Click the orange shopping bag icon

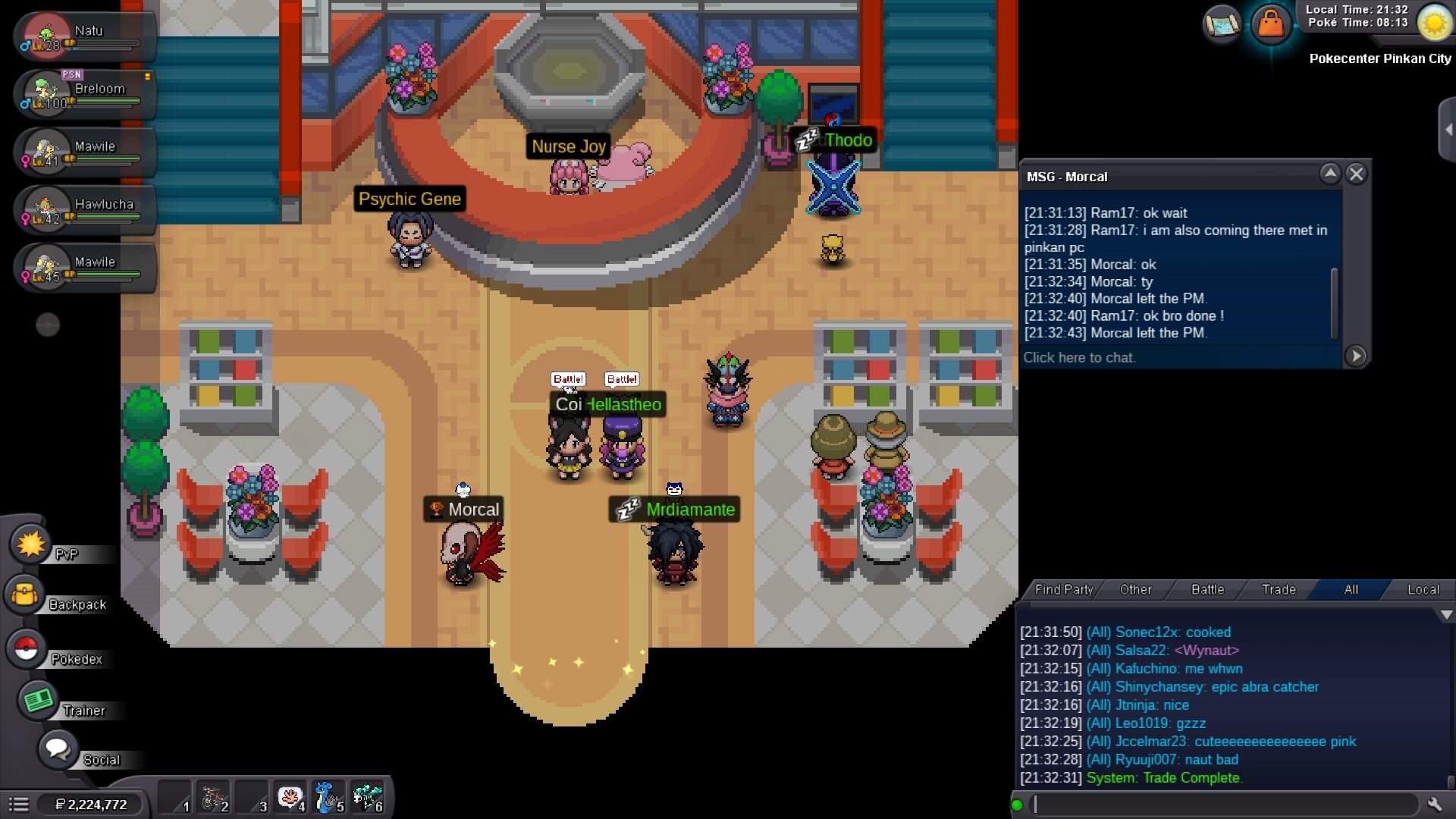1271,24
